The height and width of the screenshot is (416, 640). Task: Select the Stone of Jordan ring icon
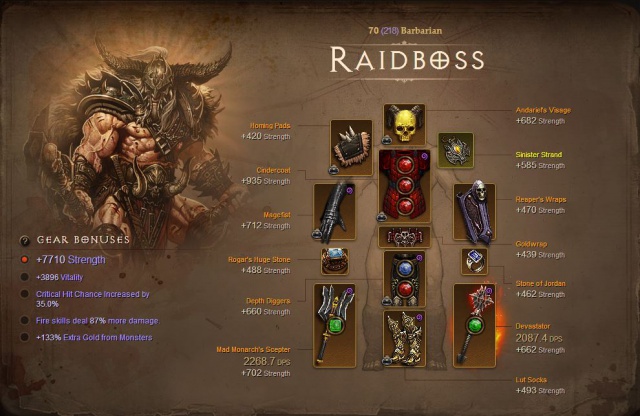(x=473, y=261)
